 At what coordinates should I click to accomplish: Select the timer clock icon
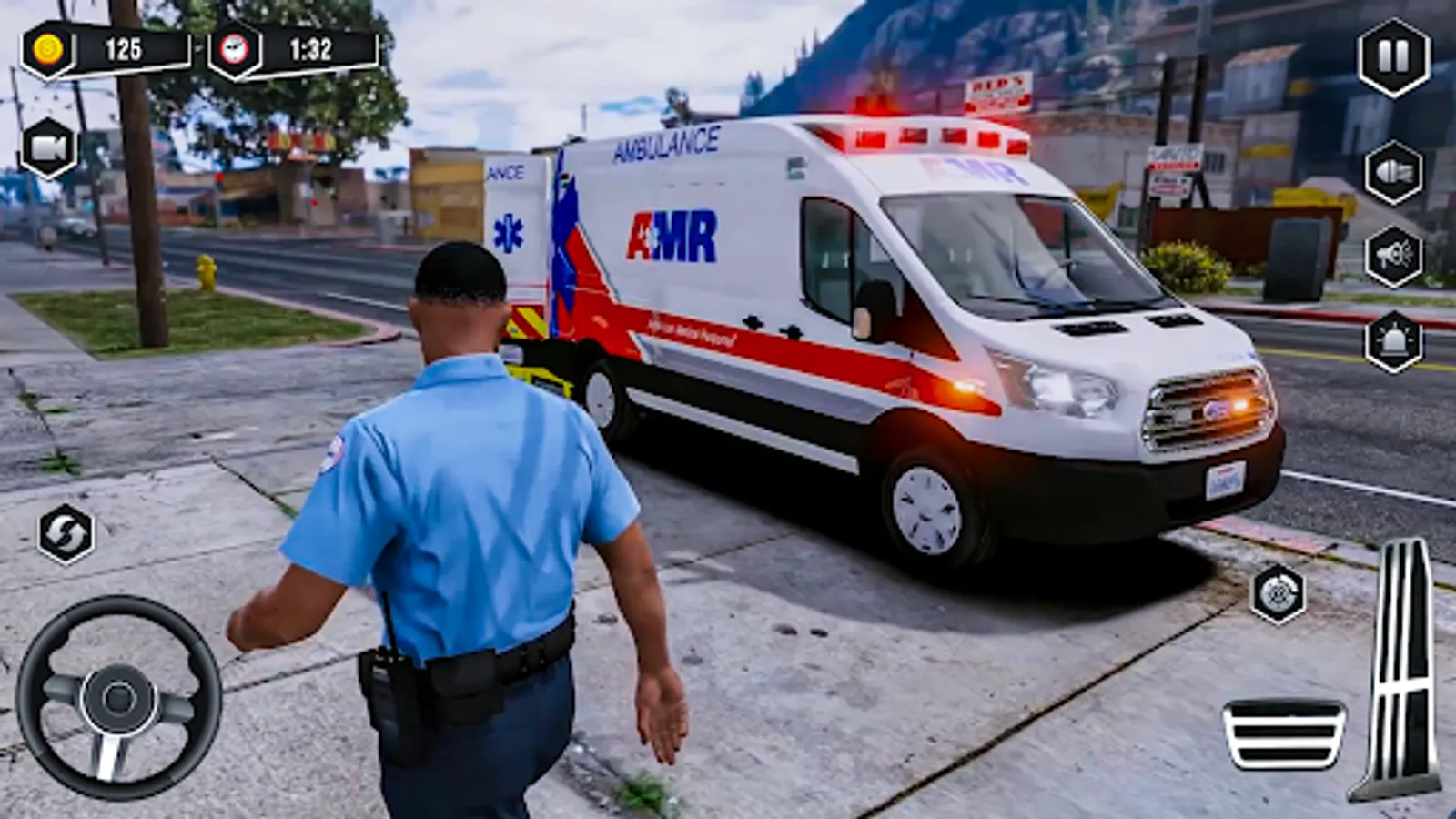point(235,51)
